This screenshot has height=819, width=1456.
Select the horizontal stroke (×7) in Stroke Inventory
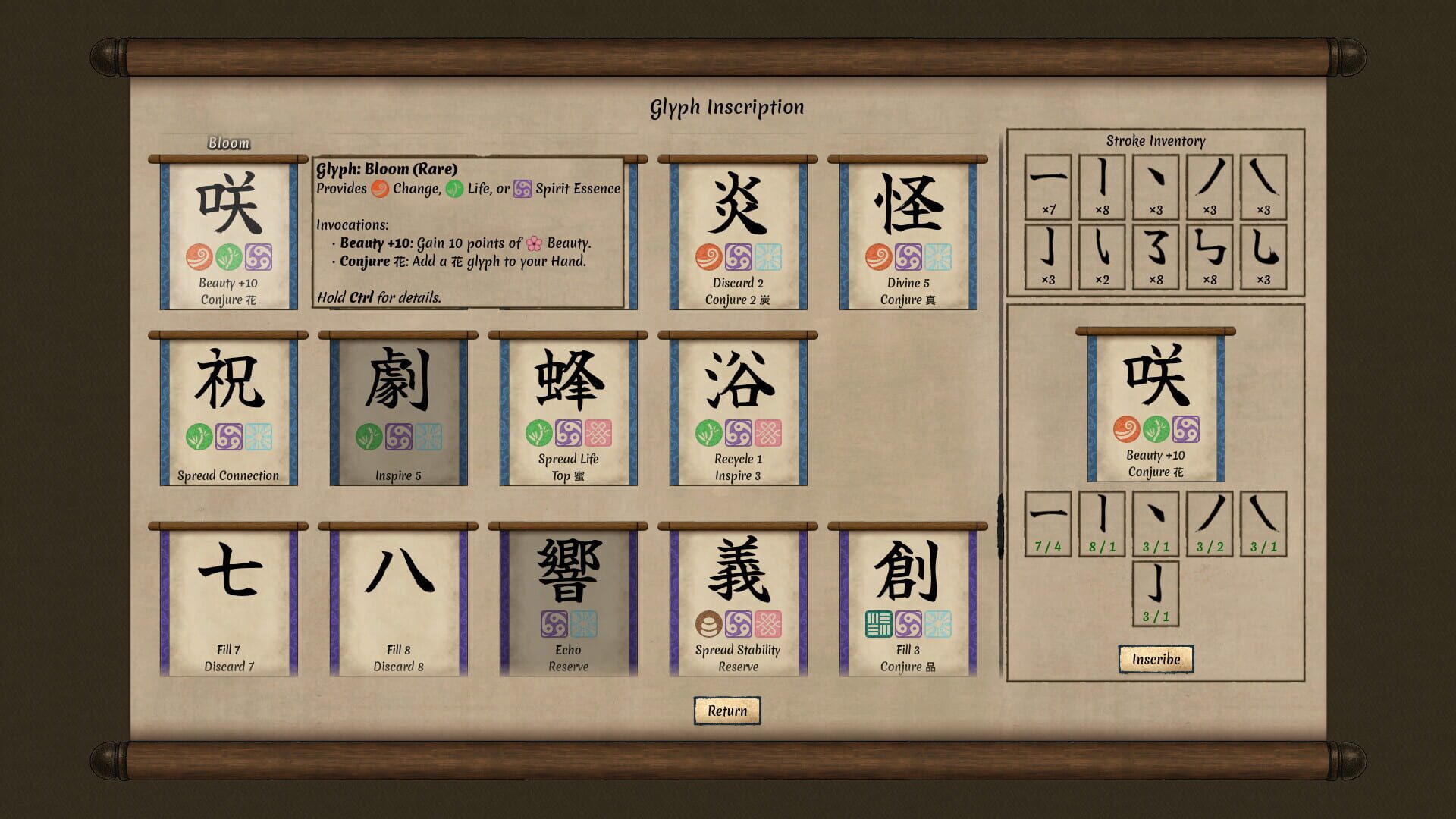(x=1048, y=184)
